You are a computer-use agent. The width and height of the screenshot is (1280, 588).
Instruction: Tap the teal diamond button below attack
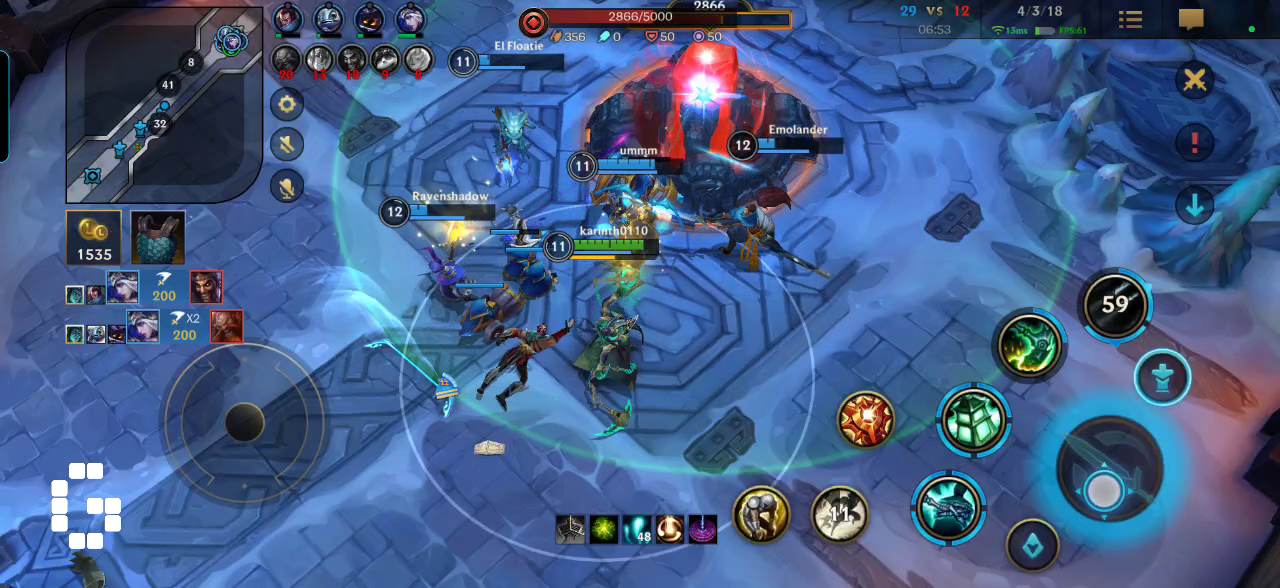tap(1032, 545)
